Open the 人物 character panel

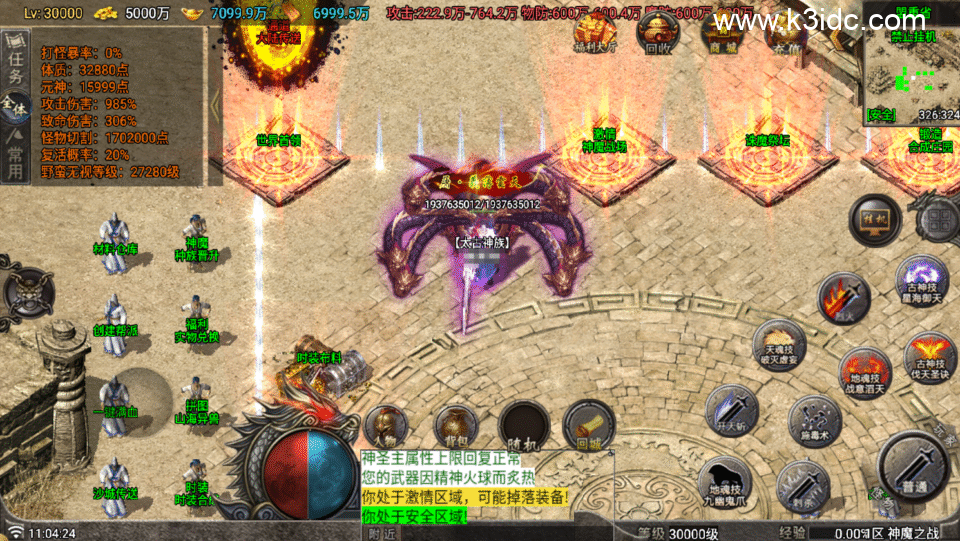coord(387,425)
